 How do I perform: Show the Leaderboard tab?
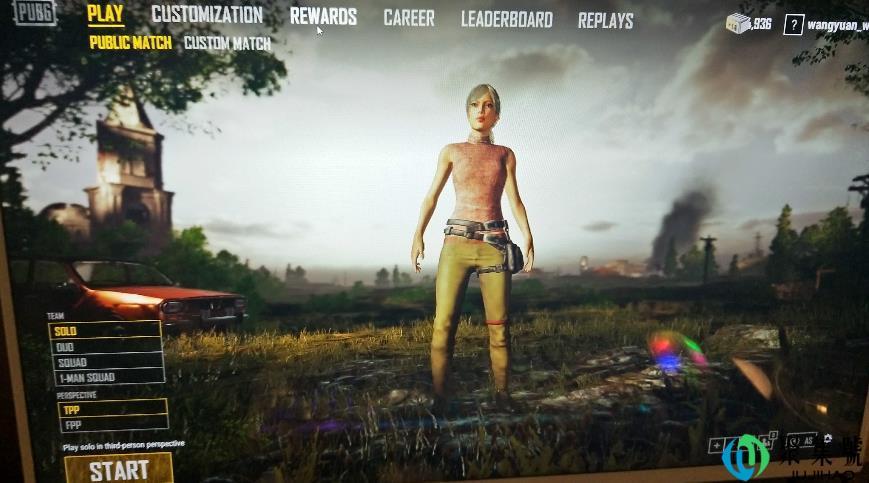pyautogui.click(x=506, y=20)
